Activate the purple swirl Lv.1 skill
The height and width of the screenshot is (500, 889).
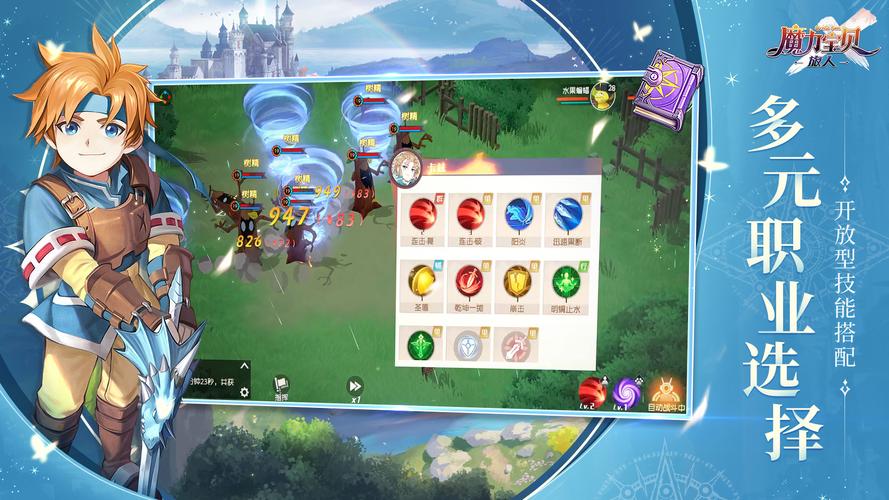click(628, 390)
